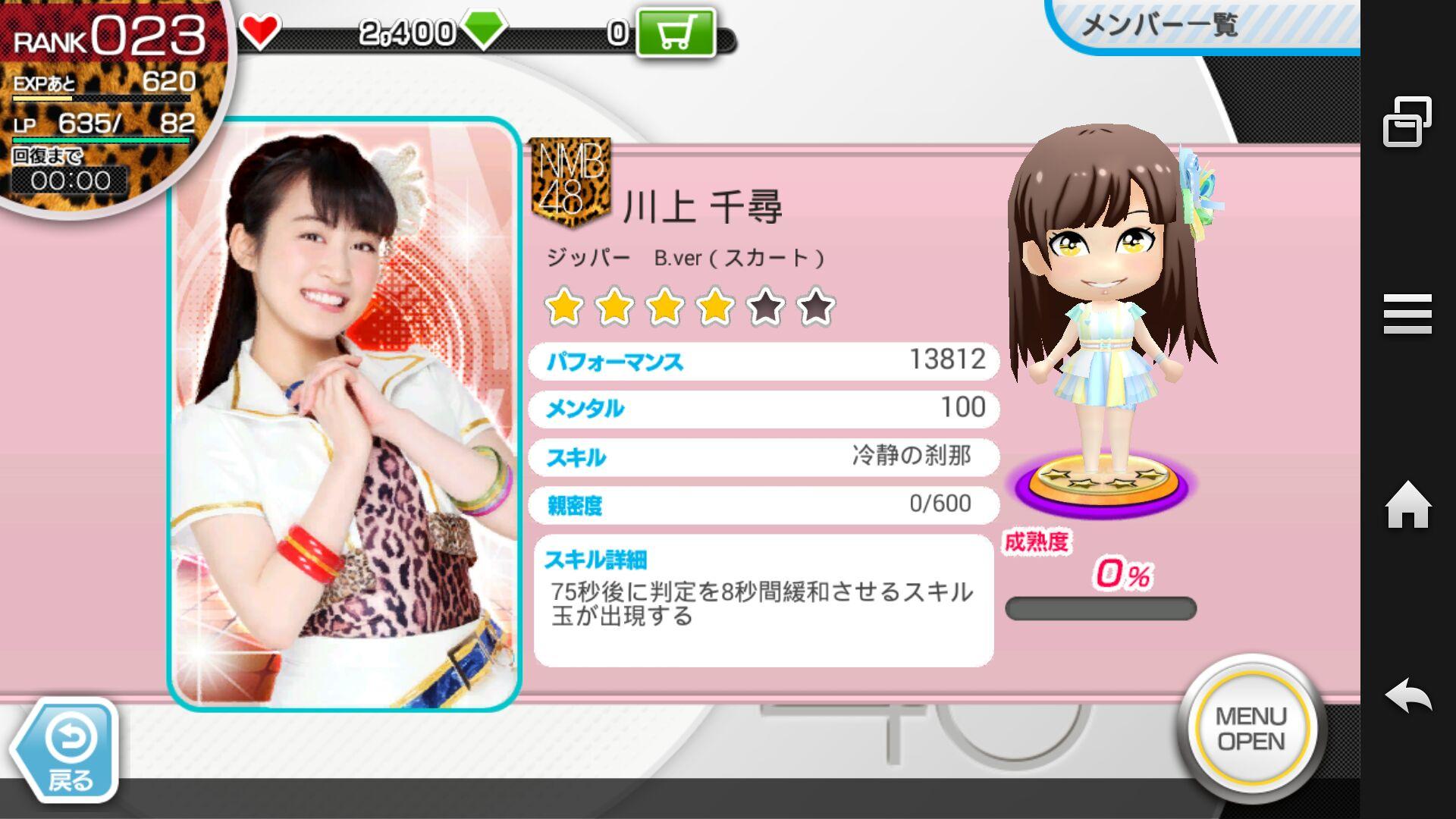Click the Android home icon

(1407, 505)
